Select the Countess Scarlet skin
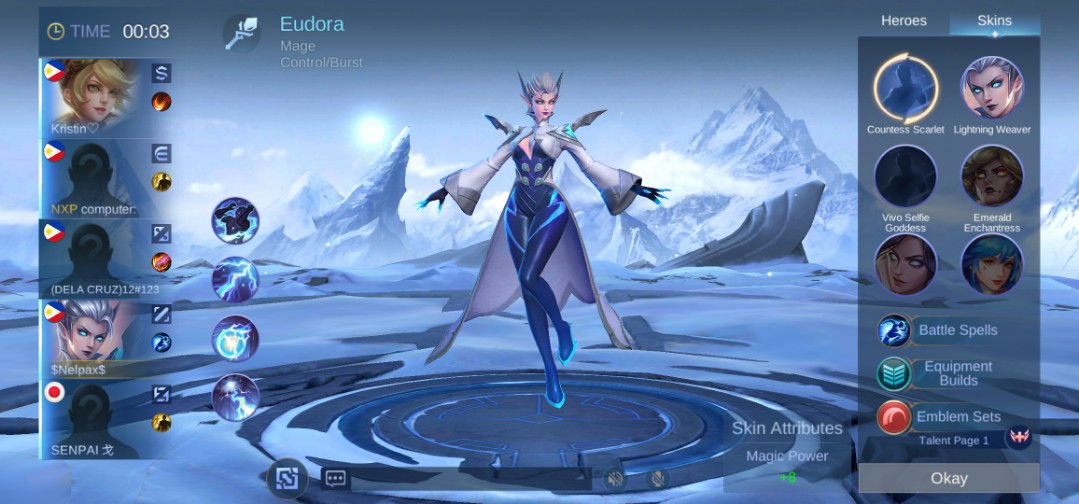This screenshot has height=504, width=1079. pyautogui.click(x=905, y=89)
